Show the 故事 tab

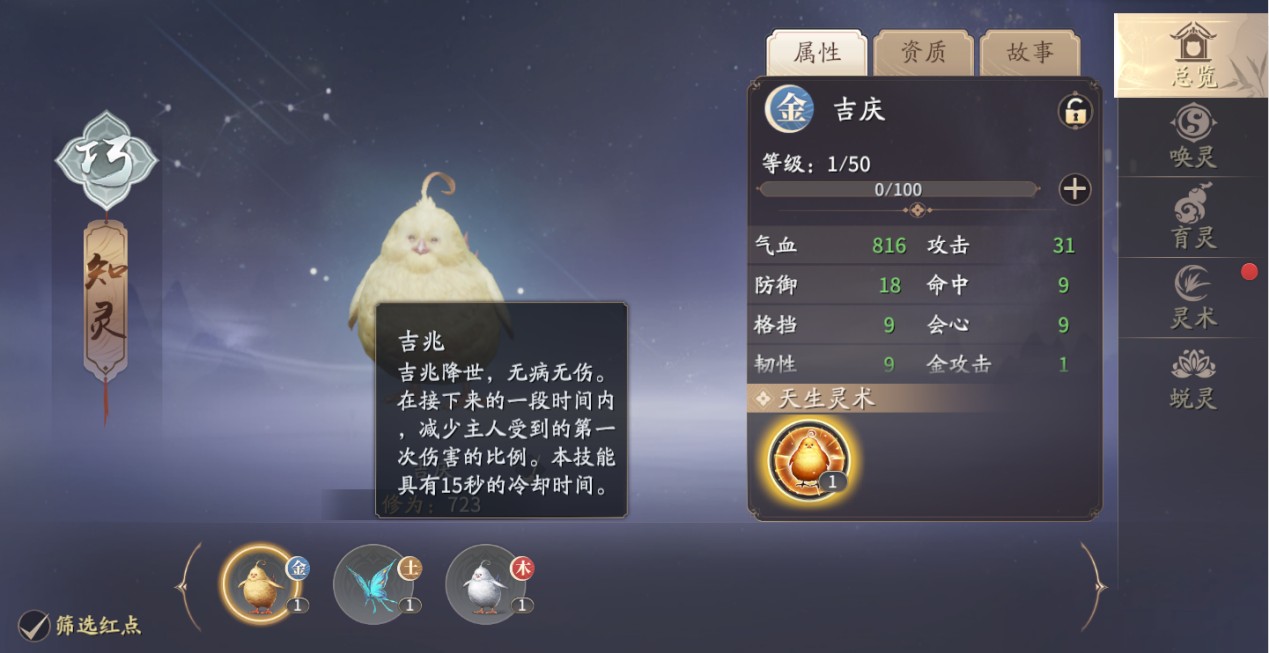tap(1029, 53)
